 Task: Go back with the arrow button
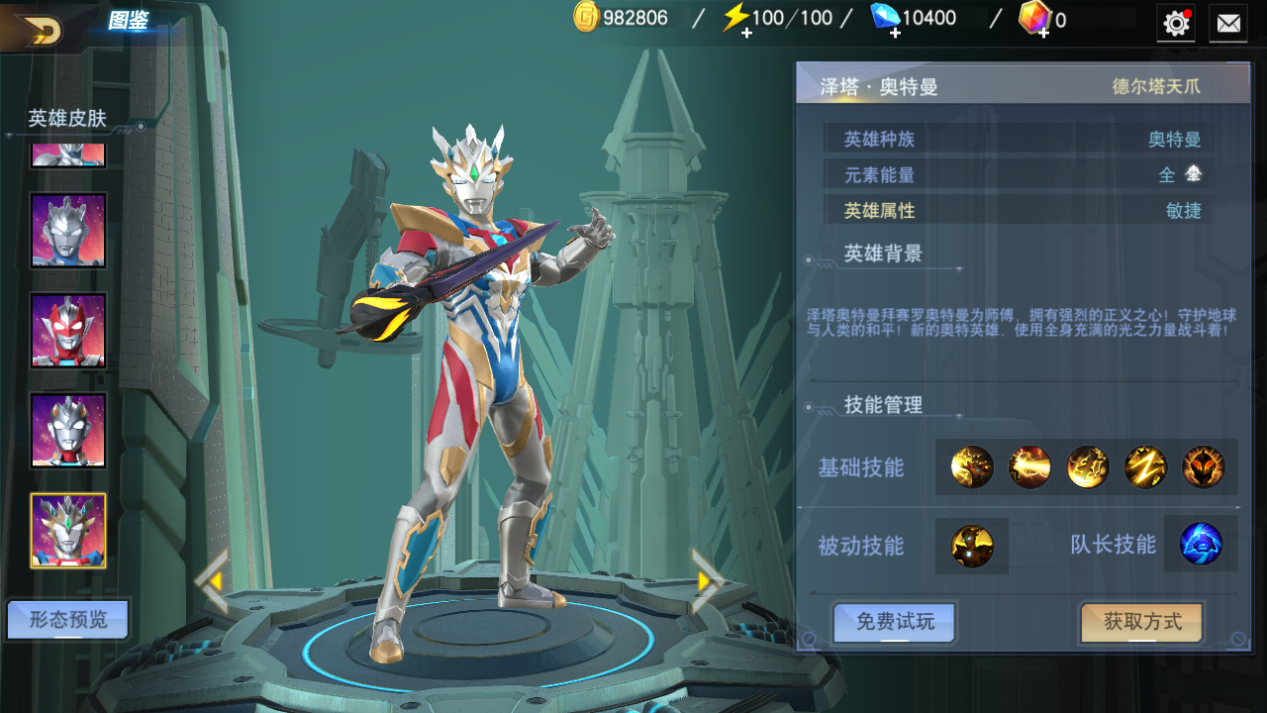40,30
